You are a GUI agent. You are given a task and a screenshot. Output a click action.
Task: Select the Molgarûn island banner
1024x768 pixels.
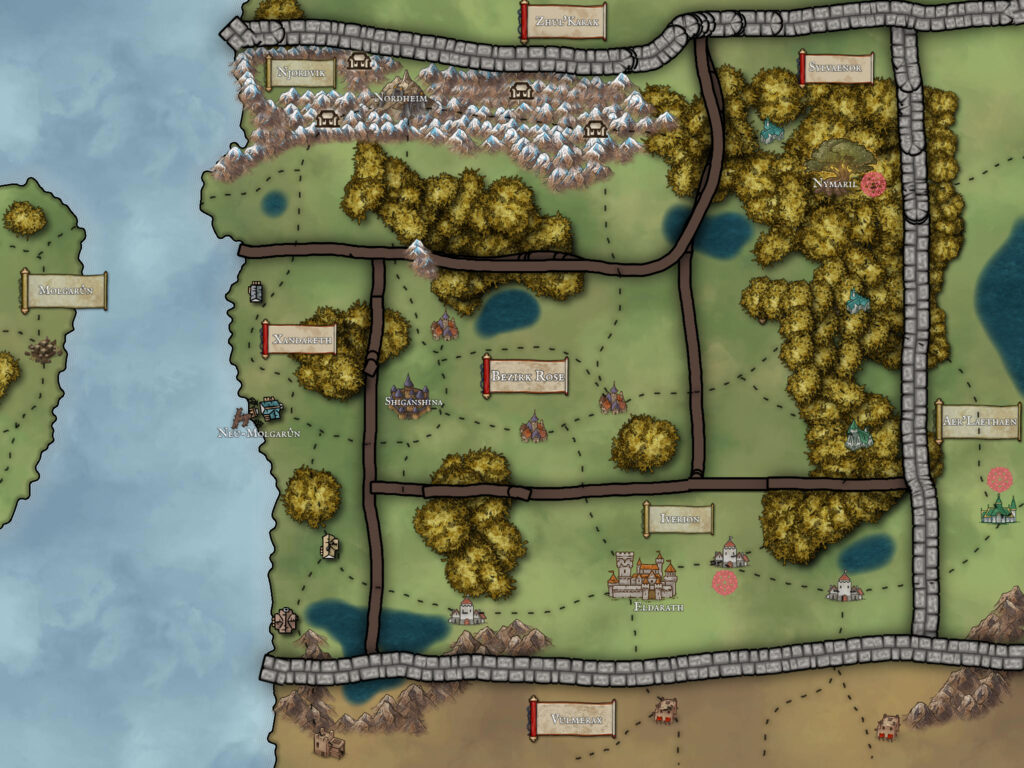click(64, 291)
